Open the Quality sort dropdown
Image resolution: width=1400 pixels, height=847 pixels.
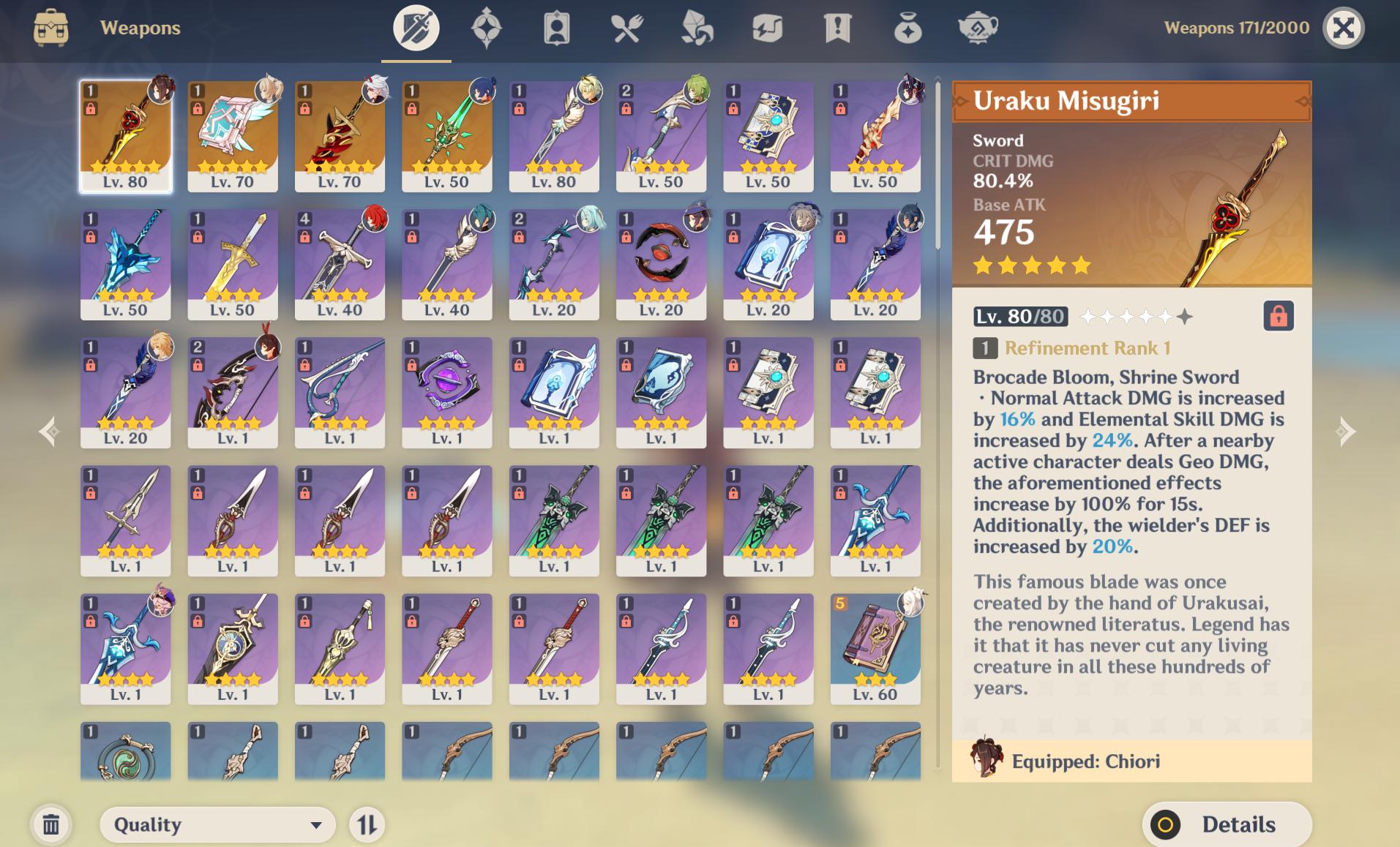tap(216, 824)
